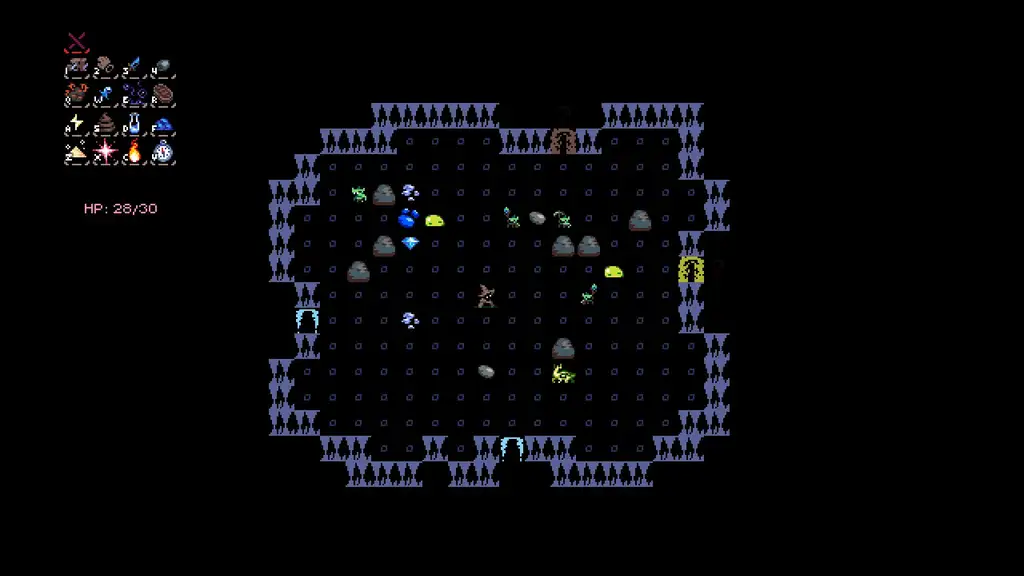1024x576 pixels.
Task: Select the grey rock in slot 4
Action: pos(163,67)
